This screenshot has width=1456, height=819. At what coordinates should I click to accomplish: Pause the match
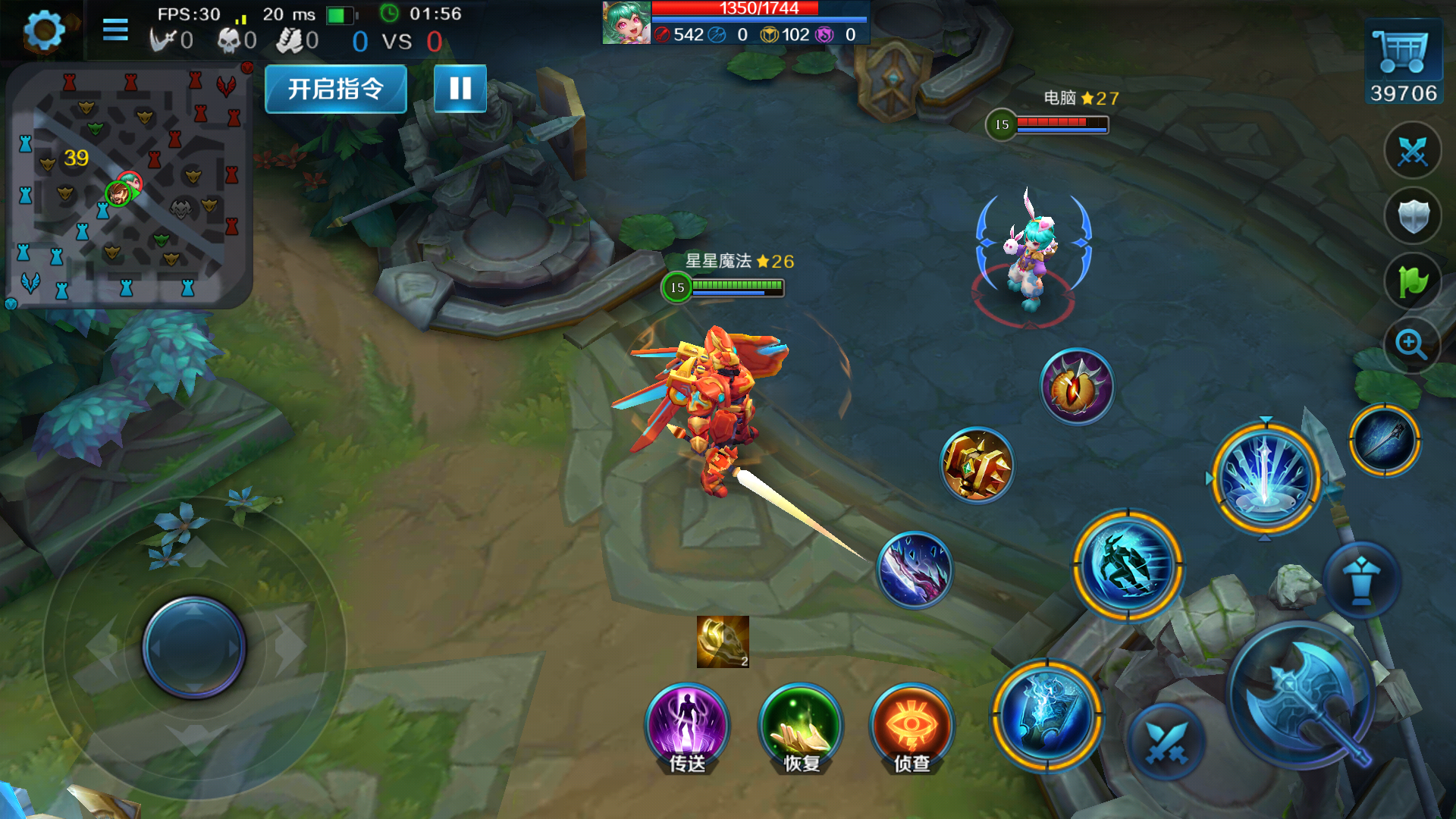[x=460, y=89]
